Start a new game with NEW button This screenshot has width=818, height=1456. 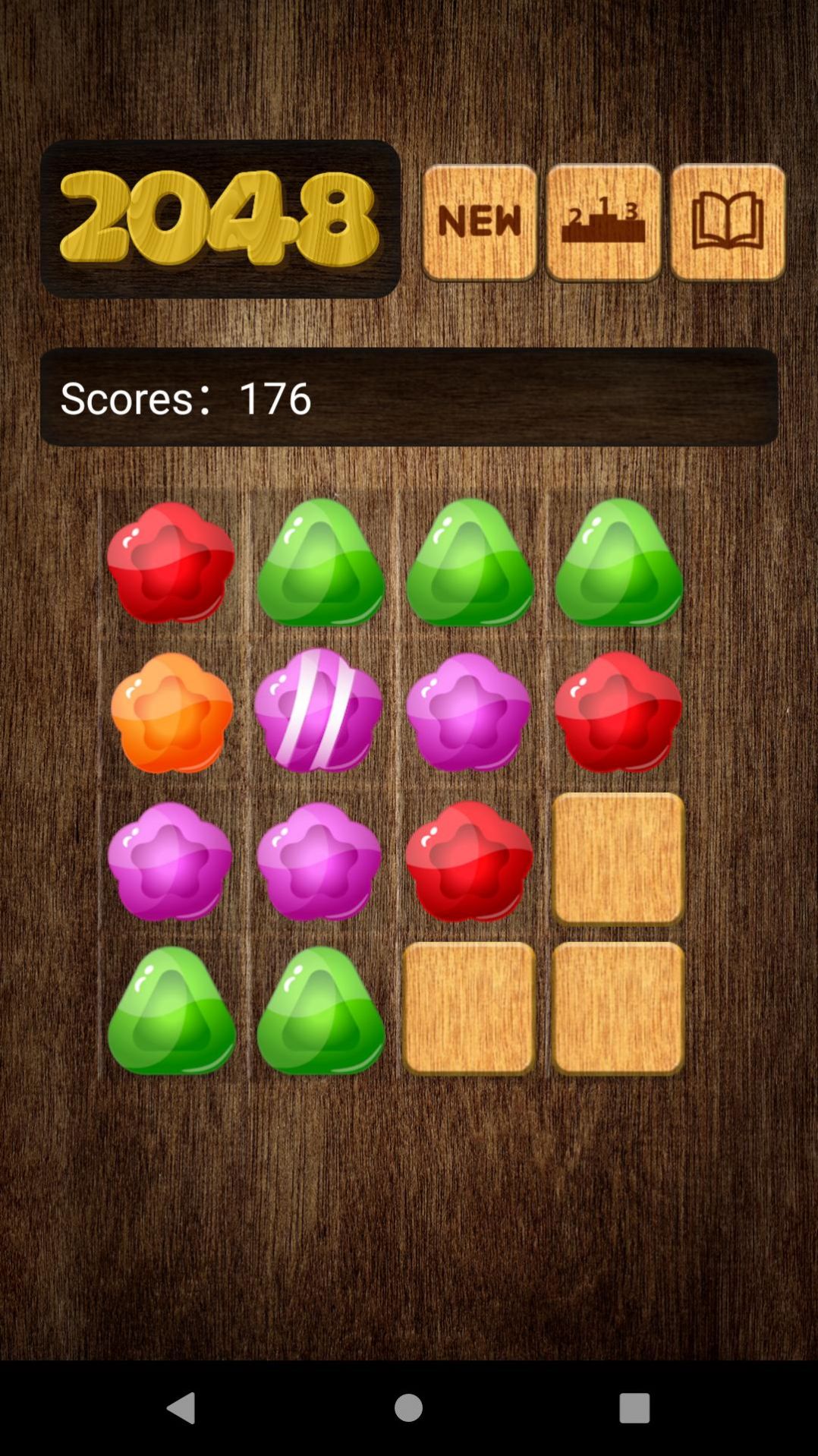(x=480, y=222)
